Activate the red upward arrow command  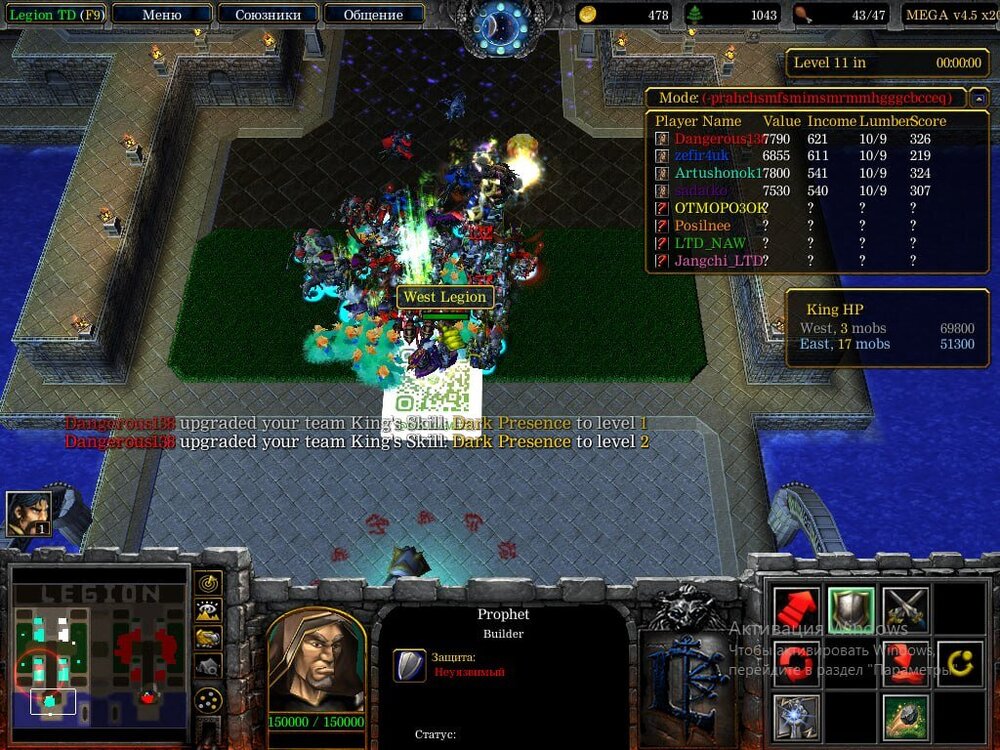point(797,609)
